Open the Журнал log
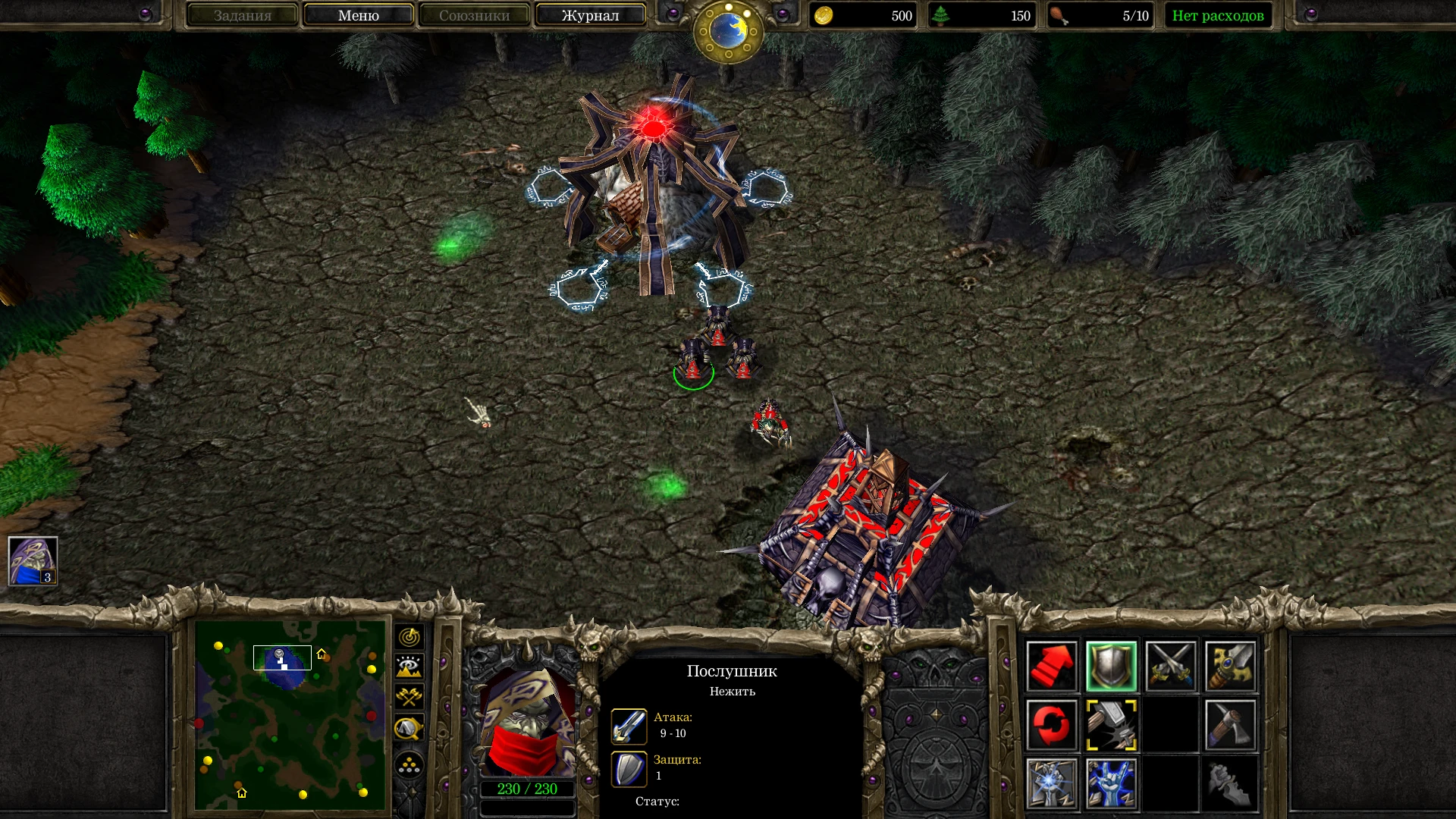 (590, 15)
